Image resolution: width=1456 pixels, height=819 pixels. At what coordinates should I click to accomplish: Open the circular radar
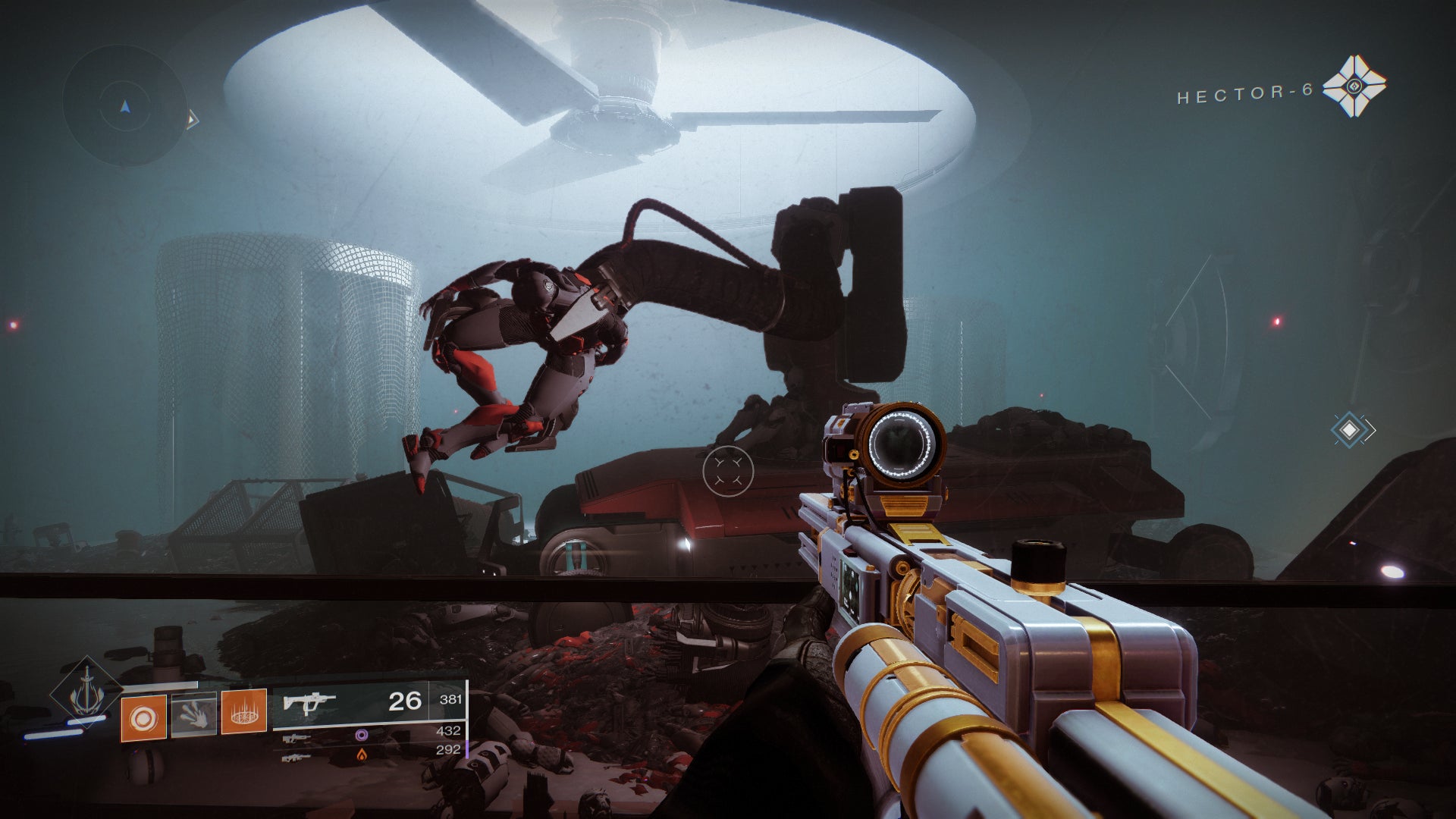coord(125,106)
